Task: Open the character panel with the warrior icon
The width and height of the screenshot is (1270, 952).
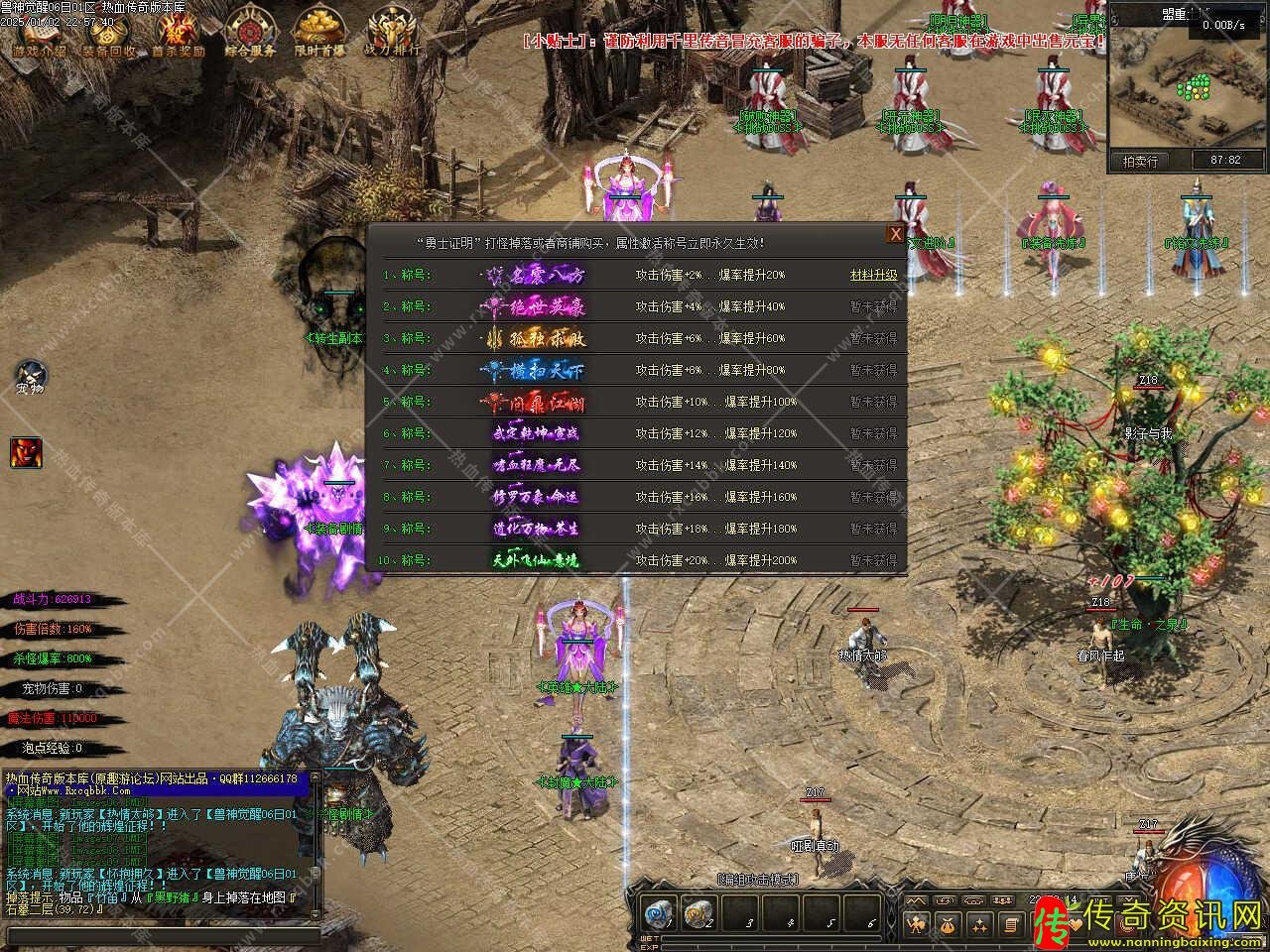Action: coord(917,925)
